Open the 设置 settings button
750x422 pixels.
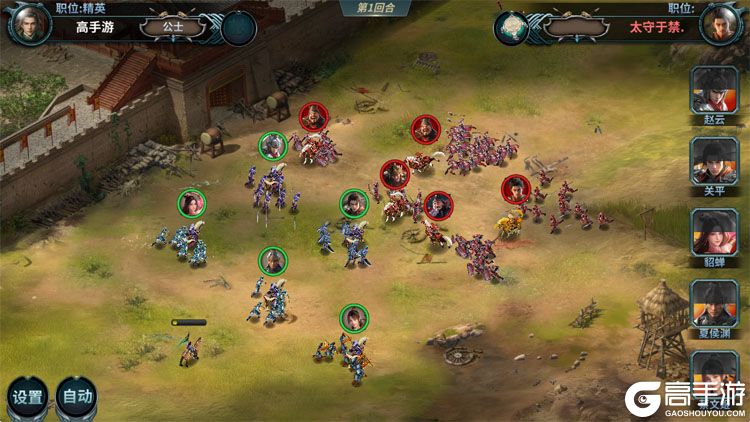tap(27, 396)
